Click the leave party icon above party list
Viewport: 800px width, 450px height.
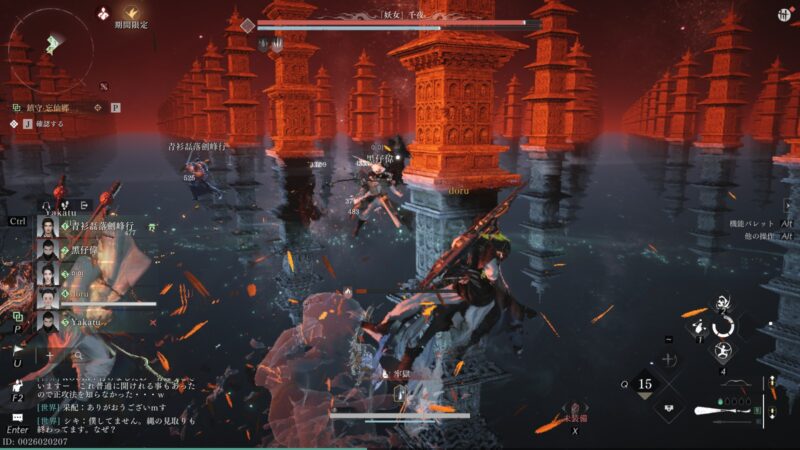pos(84,205)
